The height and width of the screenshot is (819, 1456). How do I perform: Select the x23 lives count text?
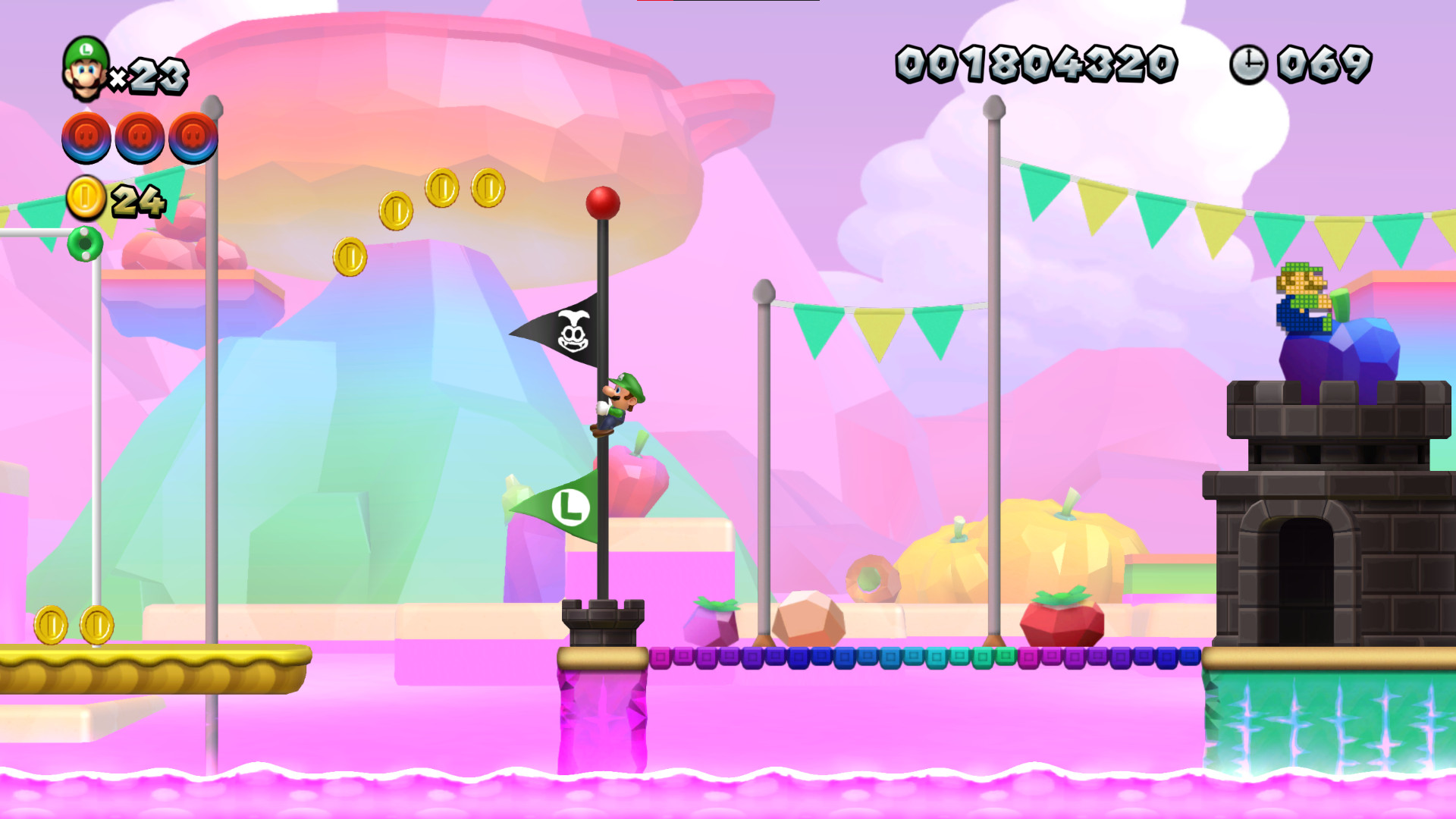(152, 72)
